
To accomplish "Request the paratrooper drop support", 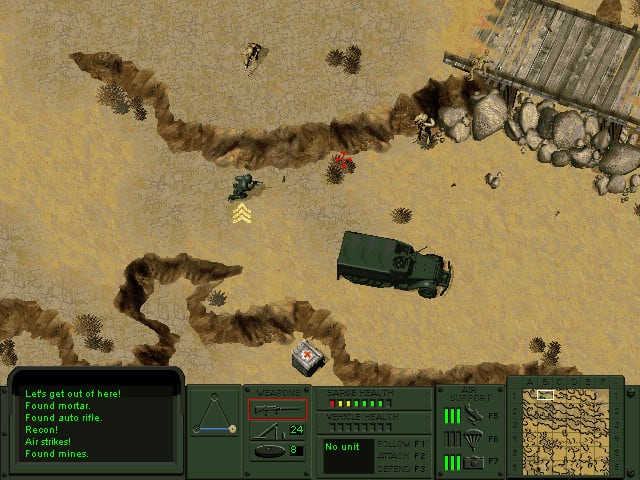I will 474,438.
